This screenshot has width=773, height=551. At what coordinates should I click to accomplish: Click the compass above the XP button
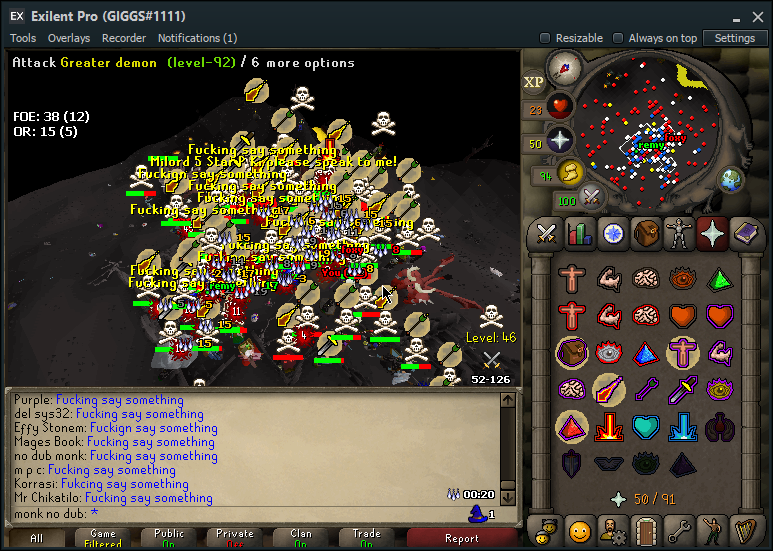(564, 69)
